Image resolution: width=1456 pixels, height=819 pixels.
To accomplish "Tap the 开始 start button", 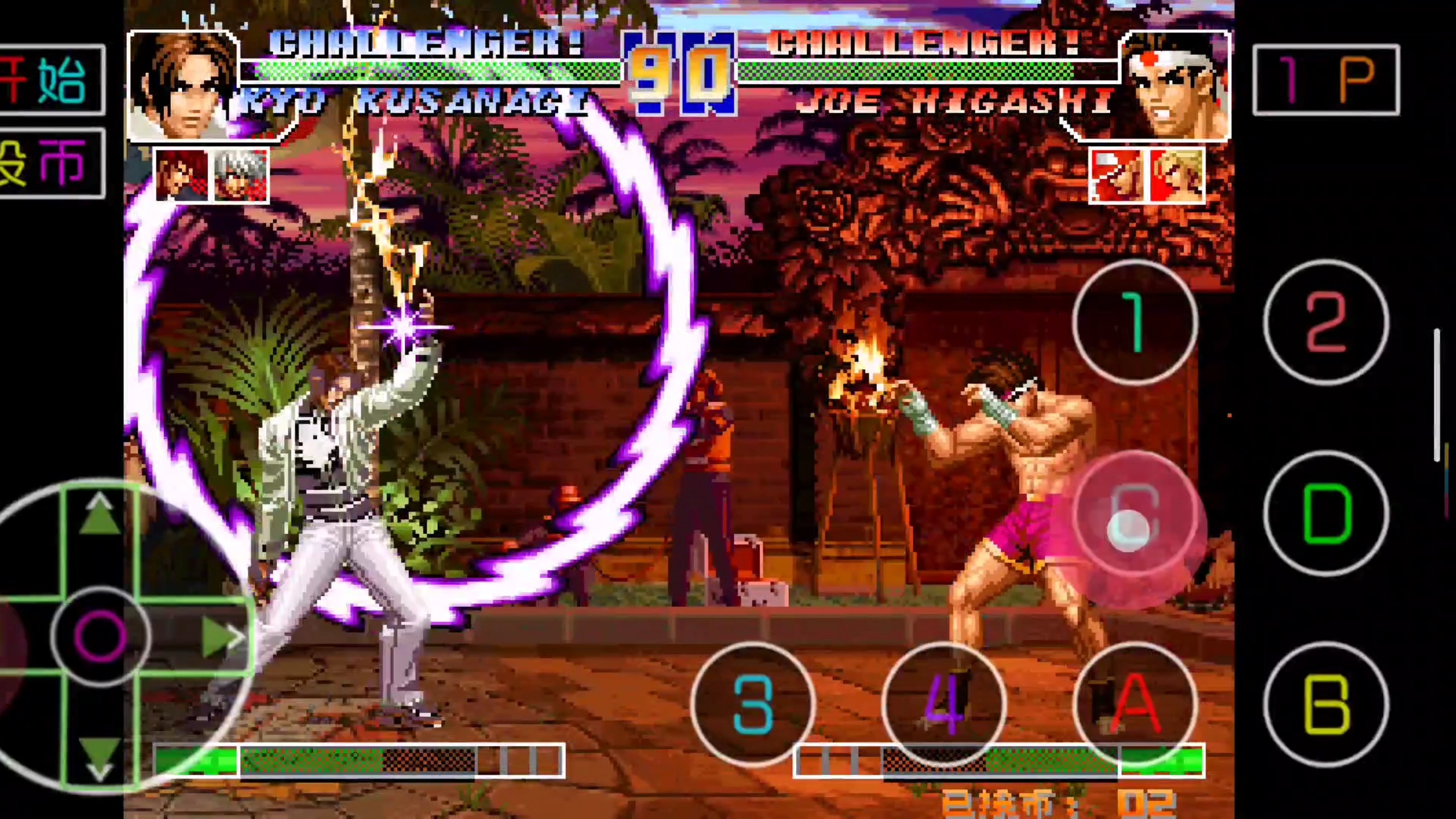I will [x=51, y=80].
